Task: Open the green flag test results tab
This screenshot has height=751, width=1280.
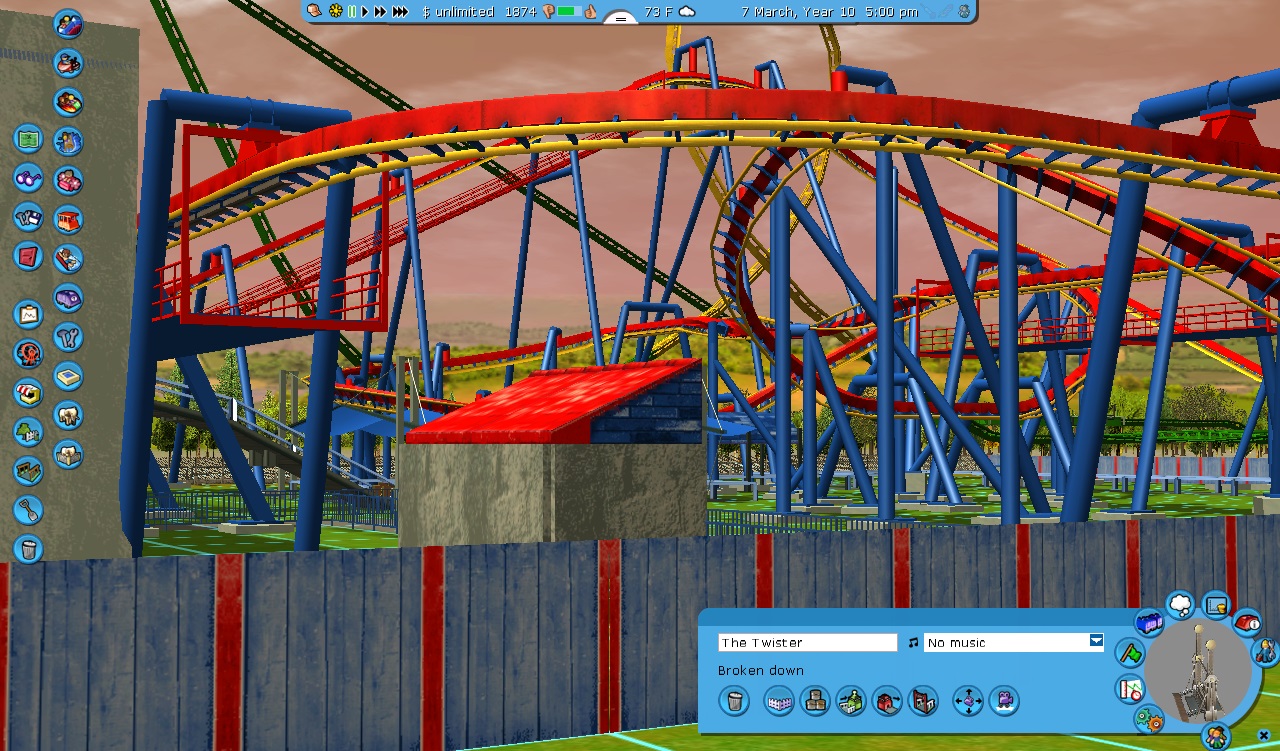Action: click(x=1130, y=654)
